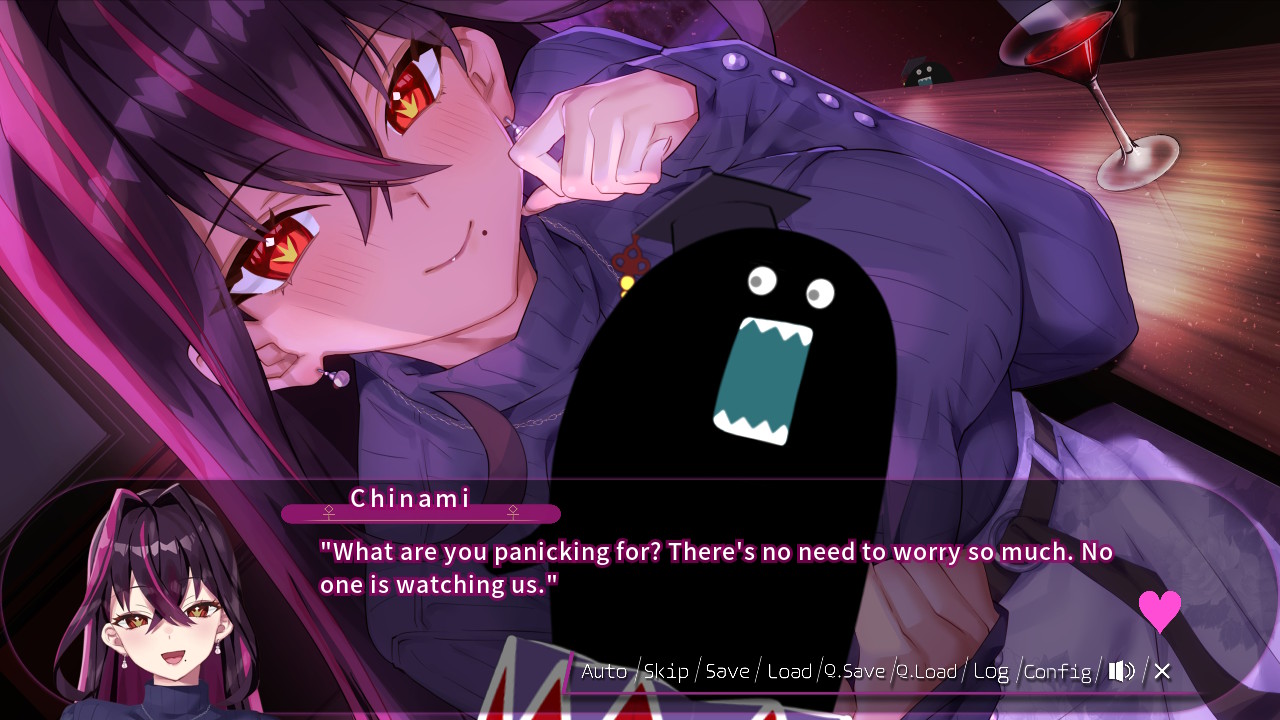Mute audio using the speaker icon

(1121, 671)
